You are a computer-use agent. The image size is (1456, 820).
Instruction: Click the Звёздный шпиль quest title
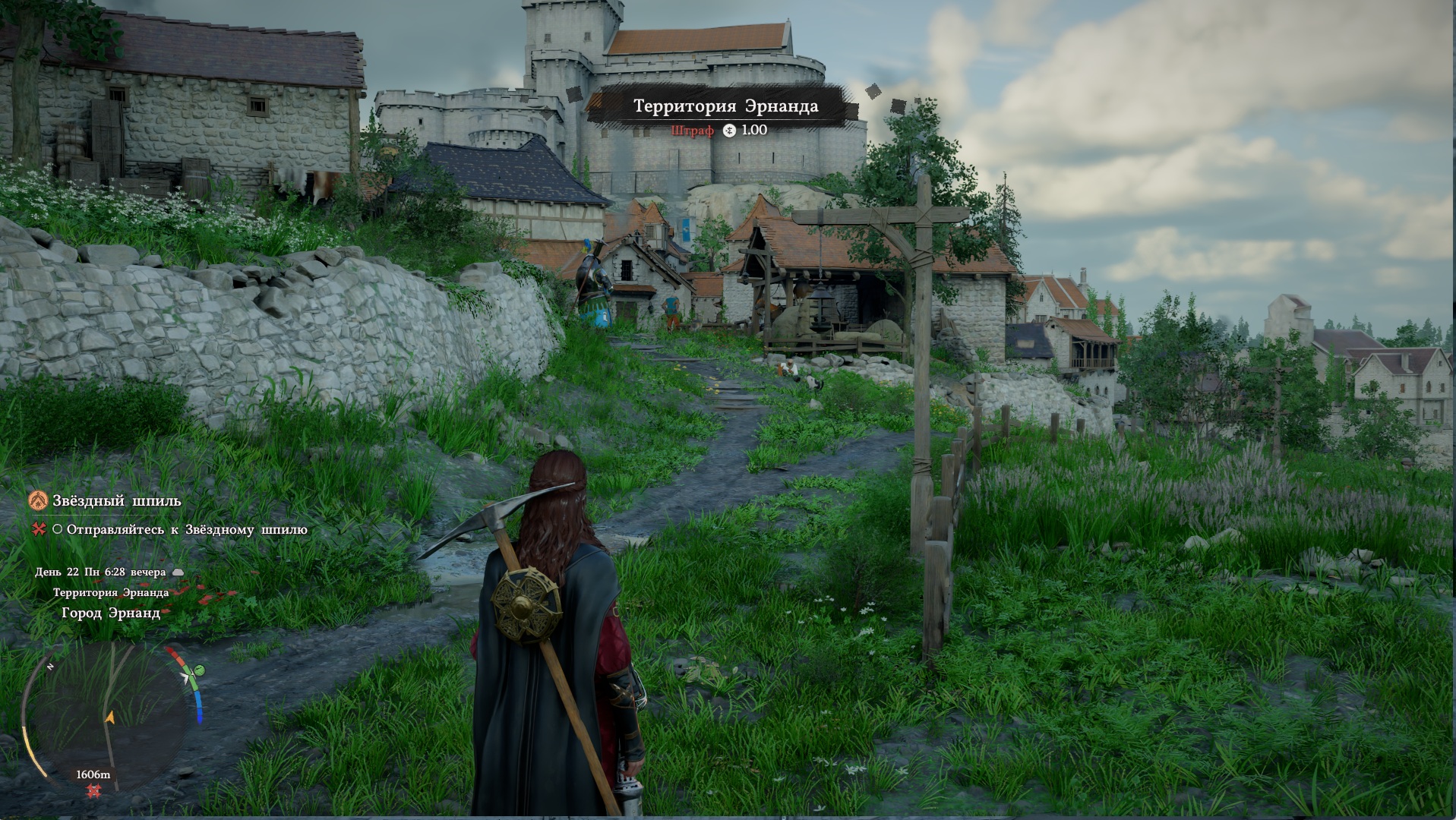point(116,501)
